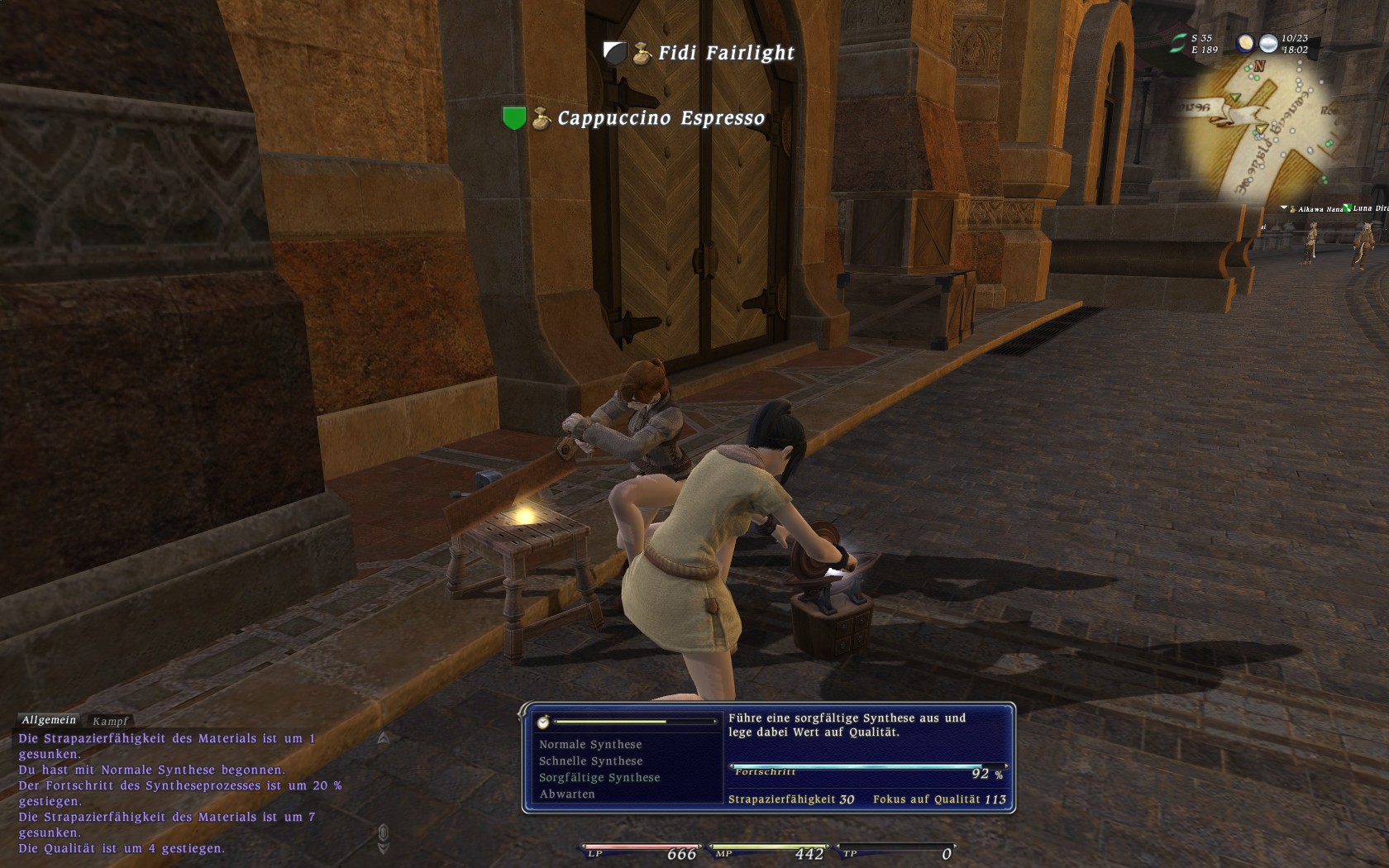Select the Schnelle Synthese option

[x=590, y=761]
